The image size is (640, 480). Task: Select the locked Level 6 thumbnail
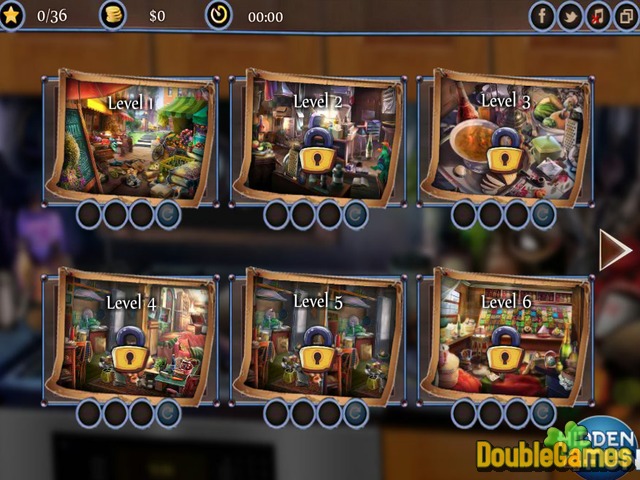pyautogui.click(x=505, y=335)
